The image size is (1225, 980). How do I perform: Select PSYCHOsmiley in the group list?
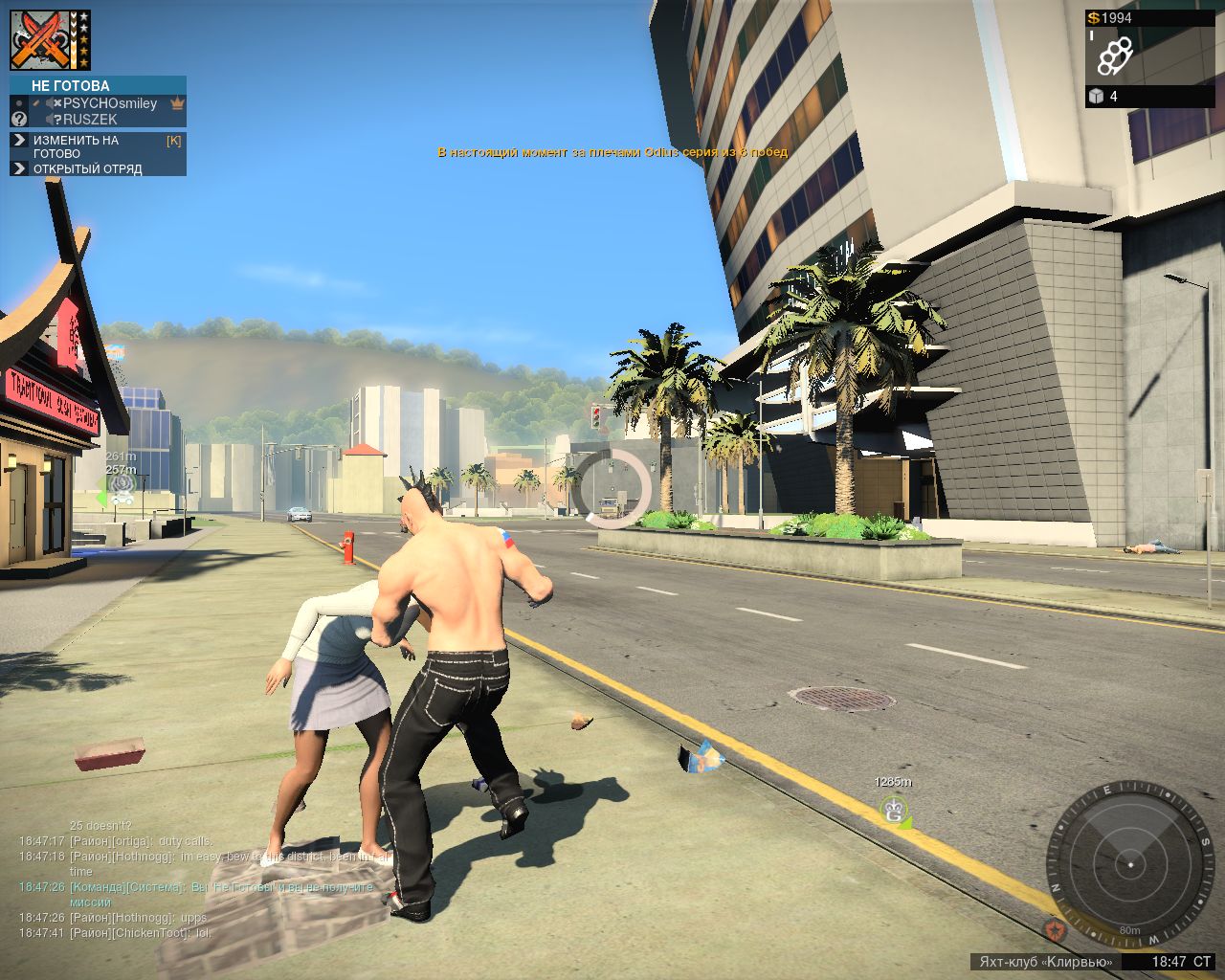point(109,103)
